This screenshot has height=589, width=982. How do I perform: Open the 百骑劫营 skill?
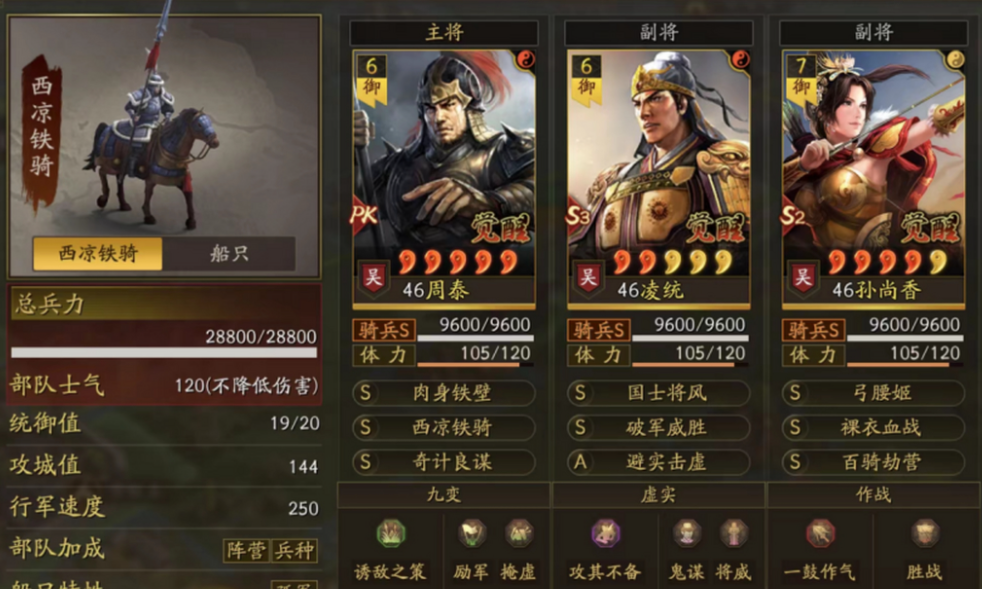pos(872,462)
